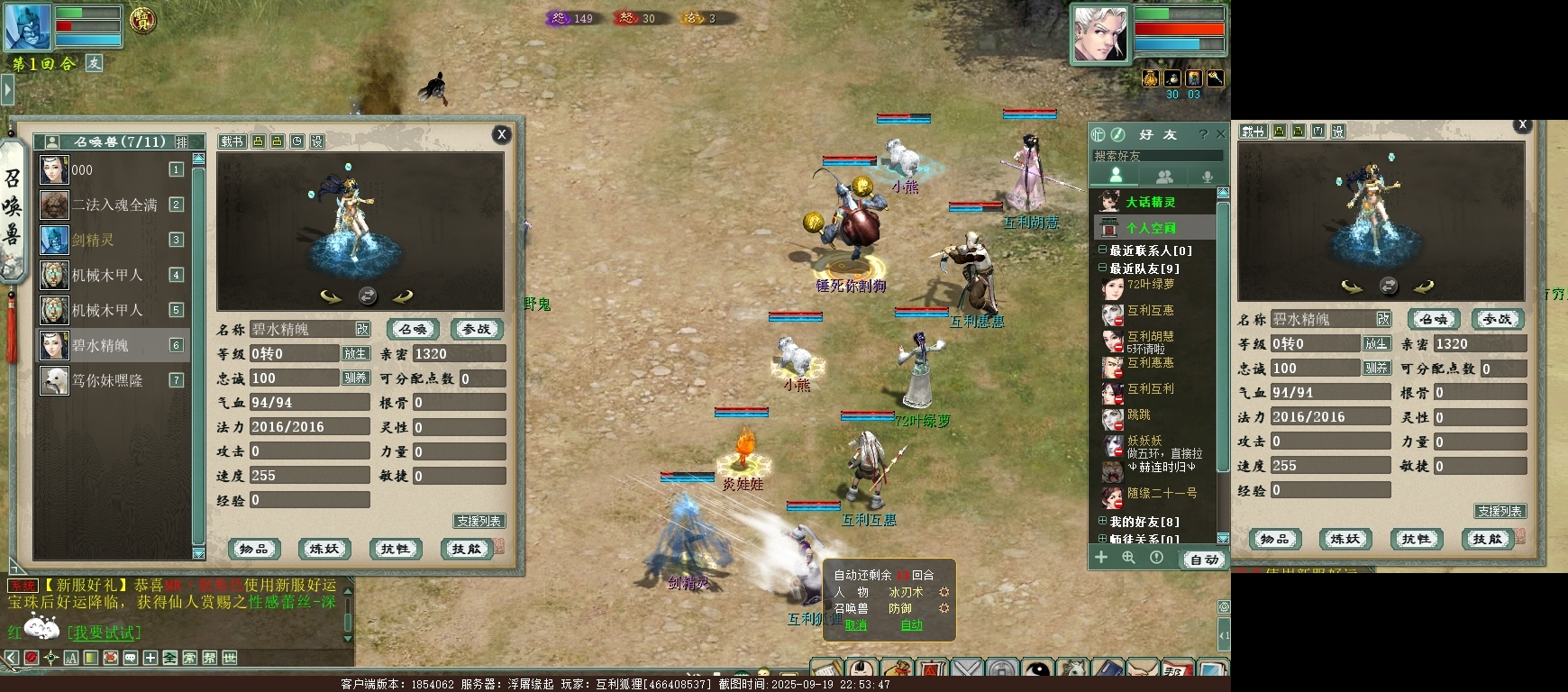Image resolution: width=1568 pixels, height=692 pixels.
Task: Open the 友 button beside round counter
Action: [x=95, y=63]
